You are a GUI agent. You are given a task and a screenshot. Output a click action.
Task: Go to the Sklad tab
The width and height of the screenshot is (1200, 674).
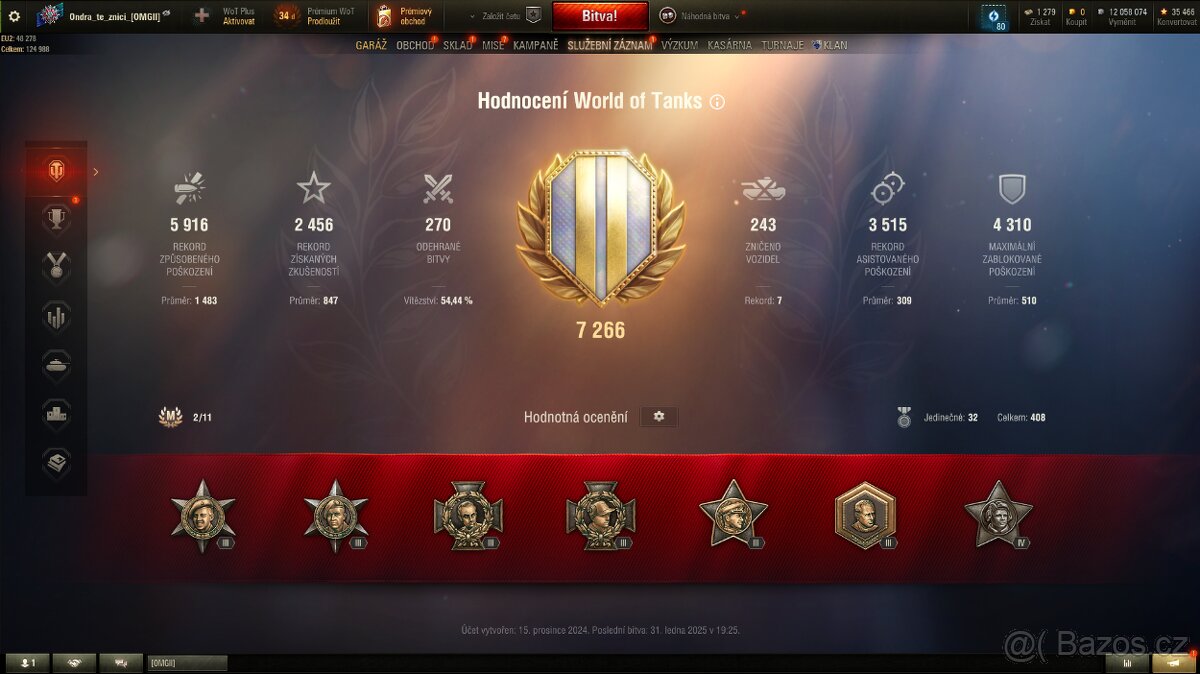tap(457, 45)
